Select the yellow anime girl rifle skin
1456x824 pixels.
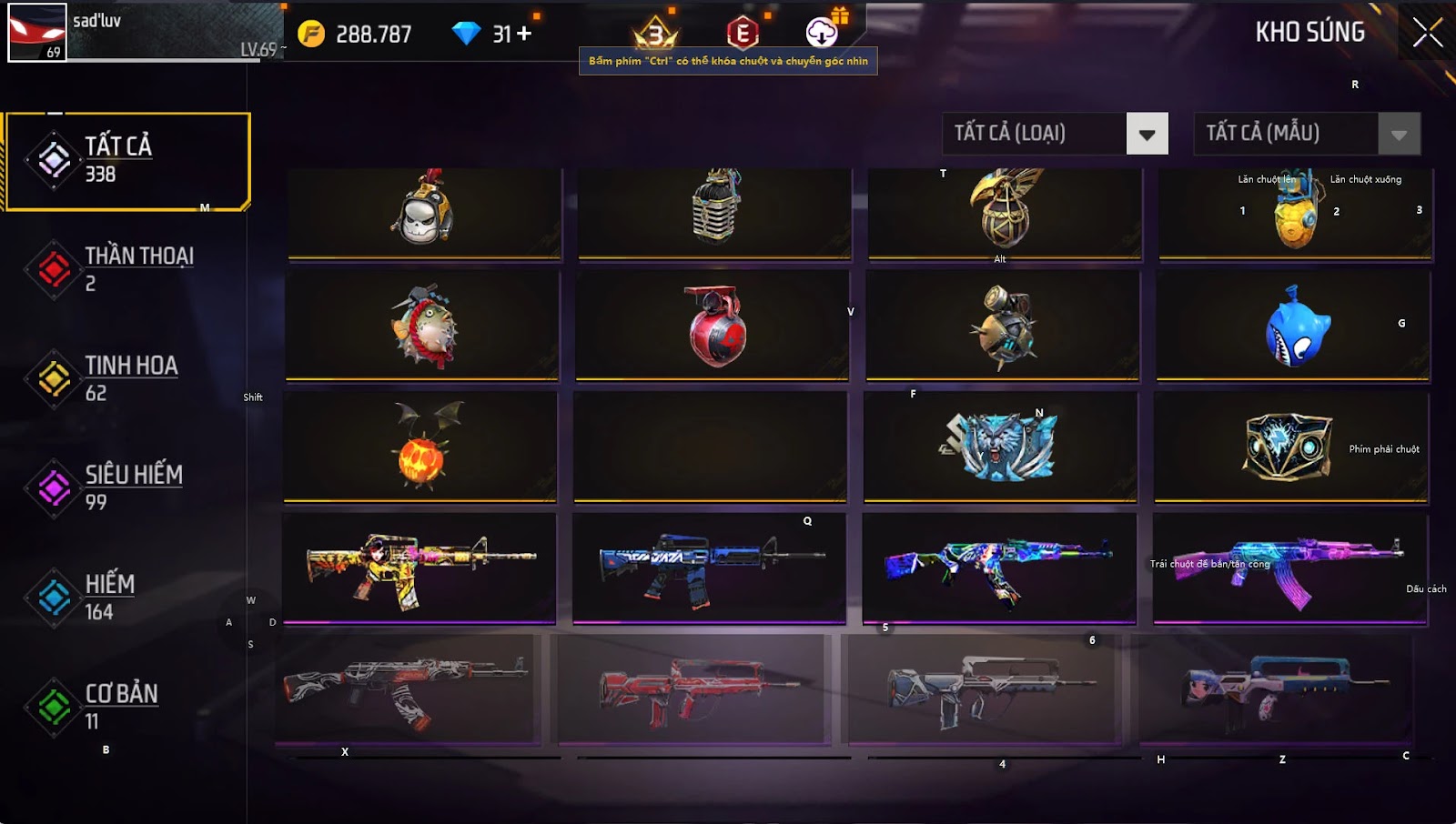419,568
